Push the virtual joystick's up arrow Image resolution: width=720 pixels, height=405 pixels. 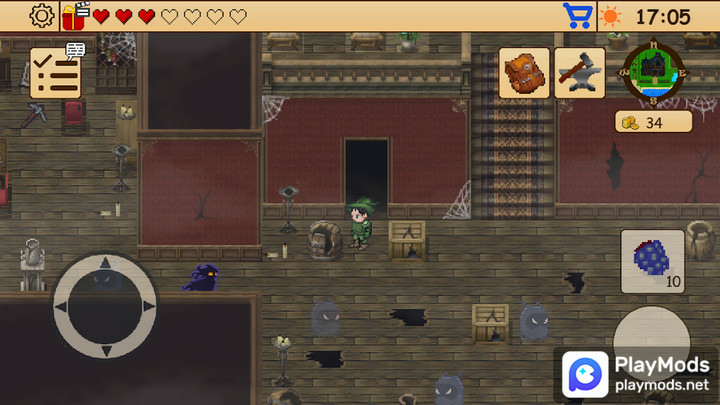coord(105,264)
